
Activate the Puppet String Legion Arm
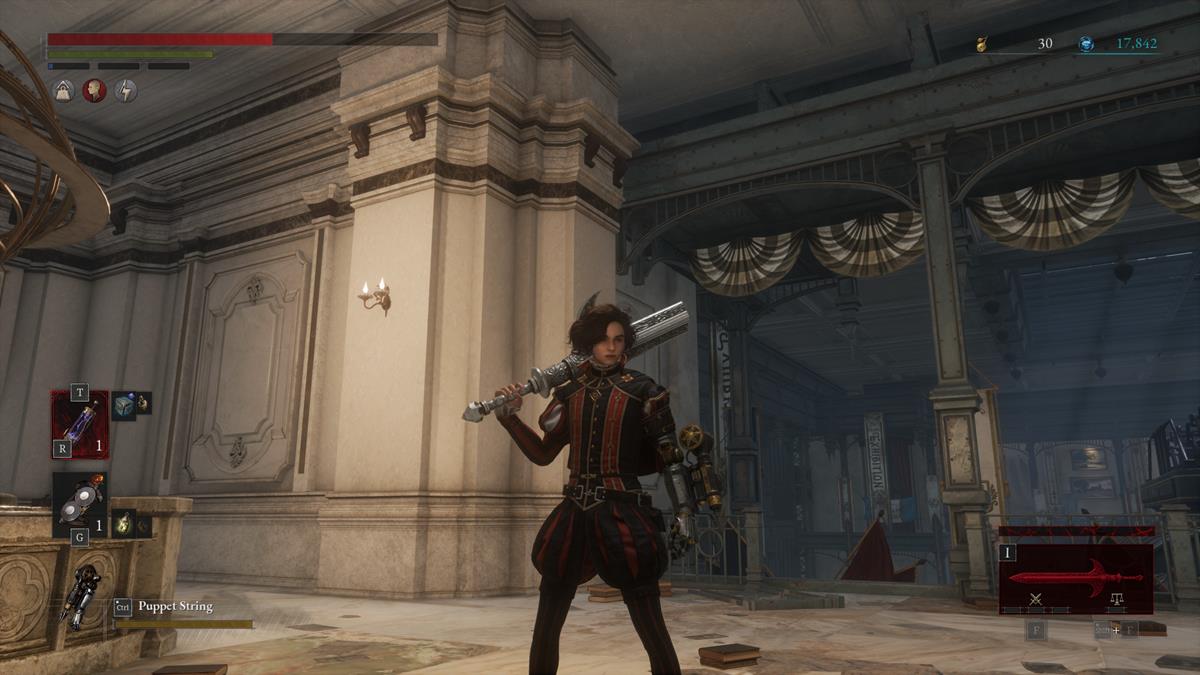pos(79,597)
